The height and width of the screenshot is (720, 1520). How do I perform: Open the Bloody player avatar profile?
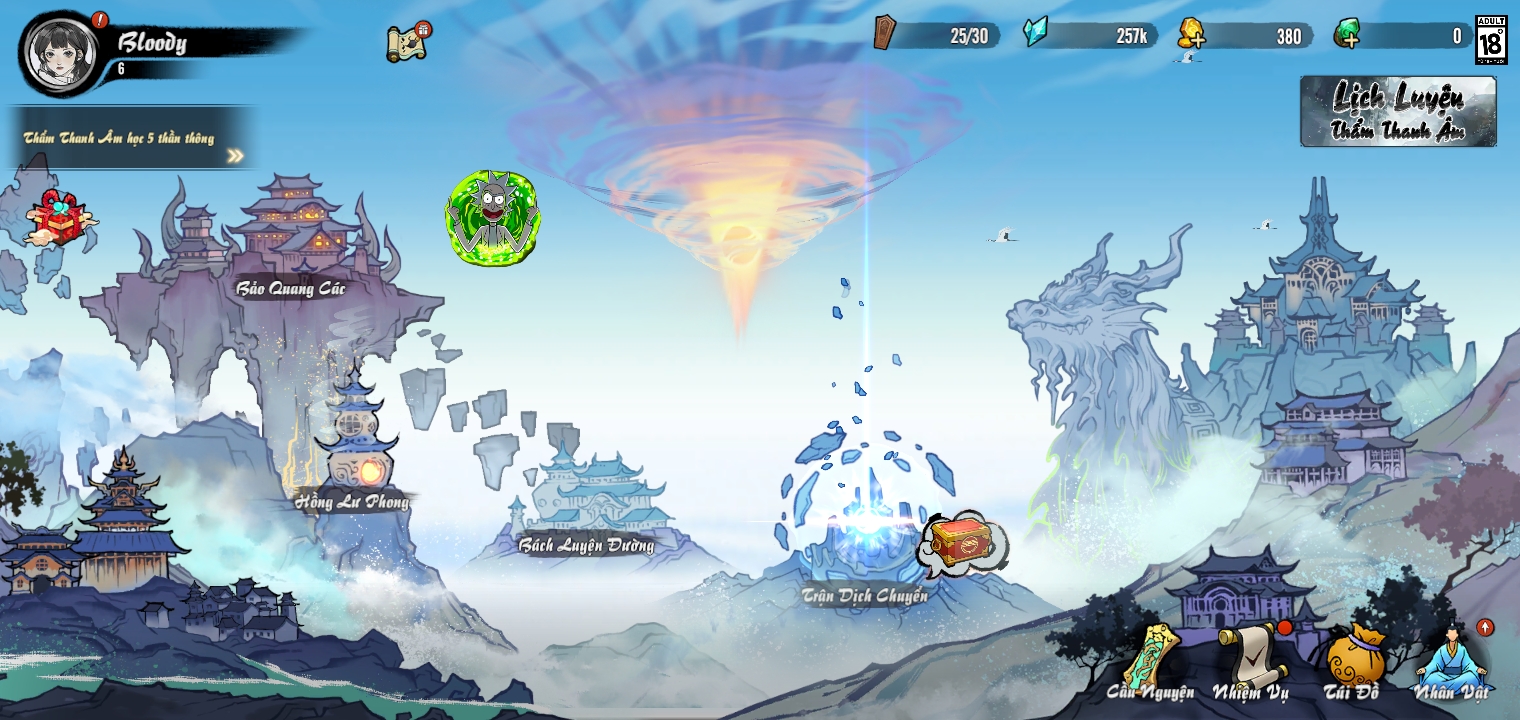61,52
